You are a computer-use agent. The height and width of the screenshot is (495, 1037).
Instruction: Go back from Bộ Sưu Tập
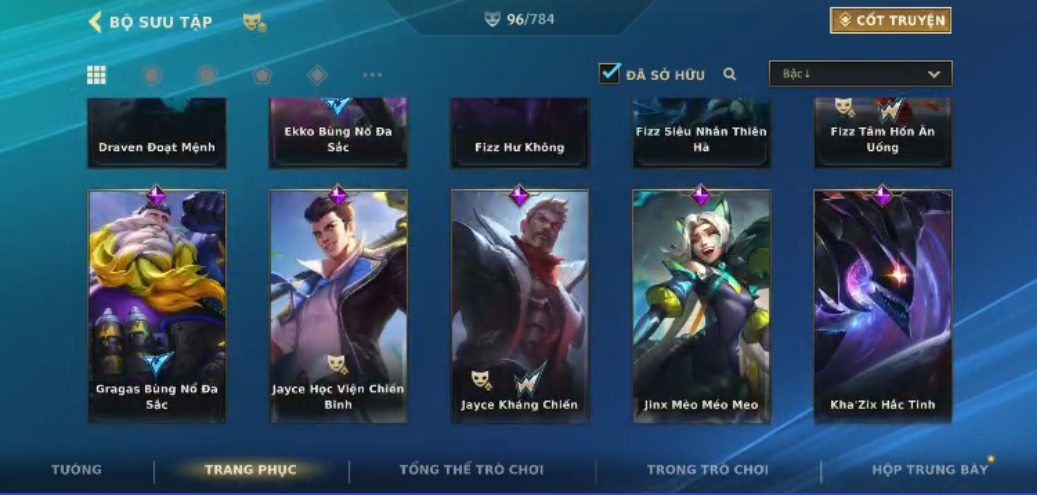coord(96,21)
